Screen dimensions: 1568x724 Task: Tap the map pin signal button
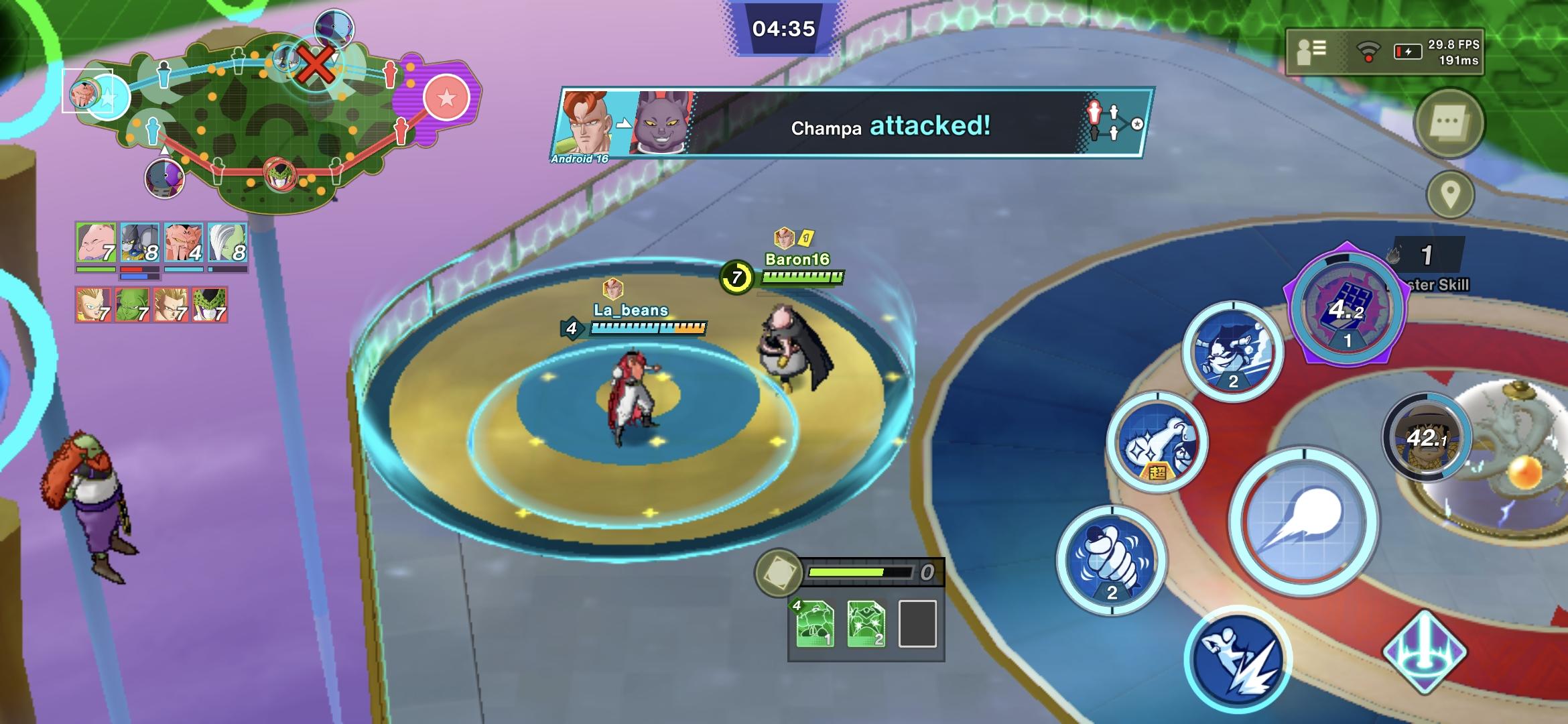pyautogui.click(x=1450, y=195)
